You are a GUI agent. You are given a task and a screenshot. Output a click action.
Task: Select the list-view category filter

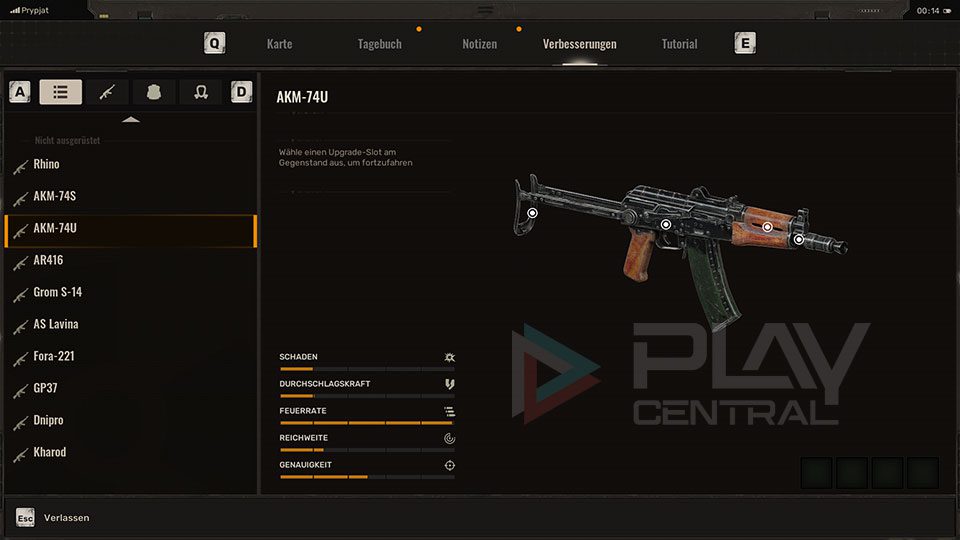pyautogui.click(x=61, y=92)
